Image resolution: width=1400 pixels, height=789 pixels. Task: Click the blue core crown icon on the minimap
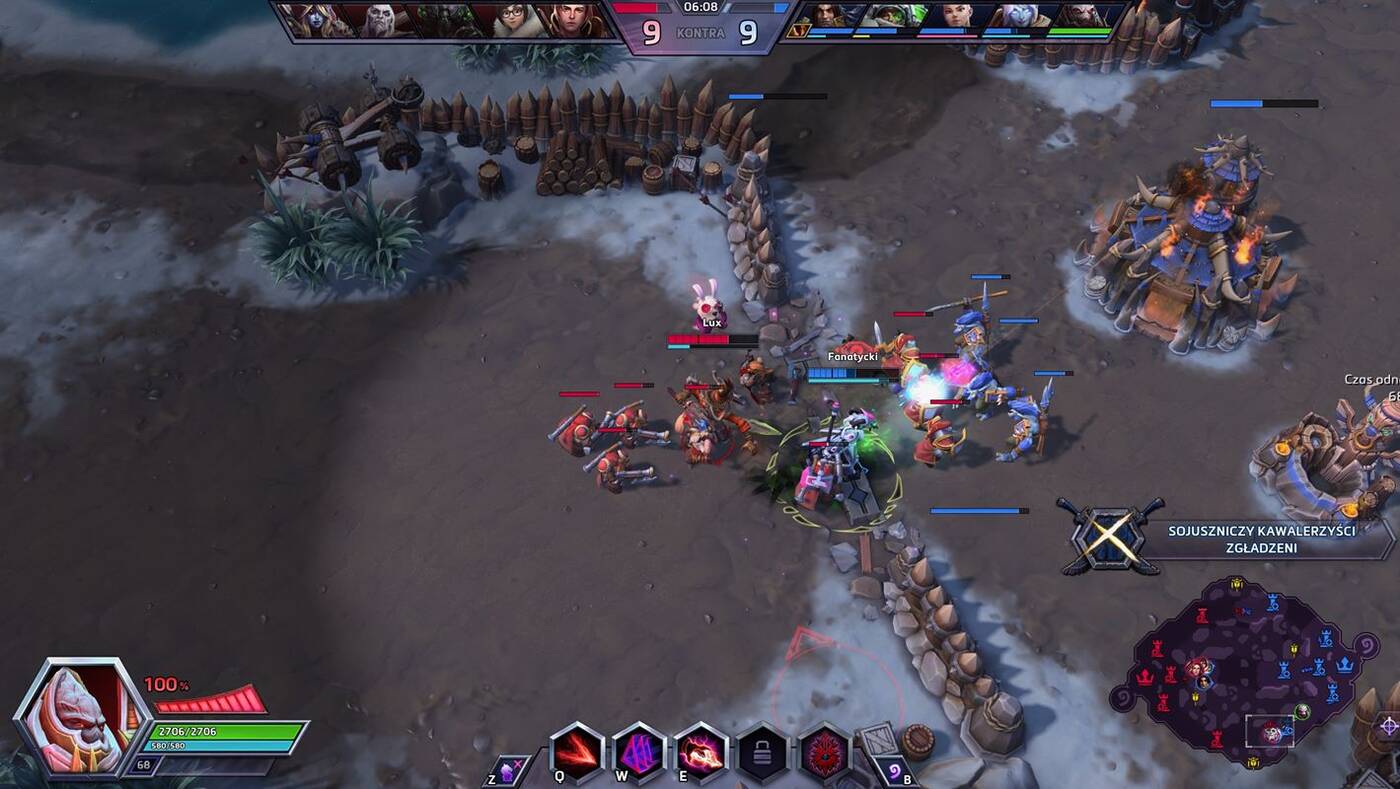point(1345,666)
